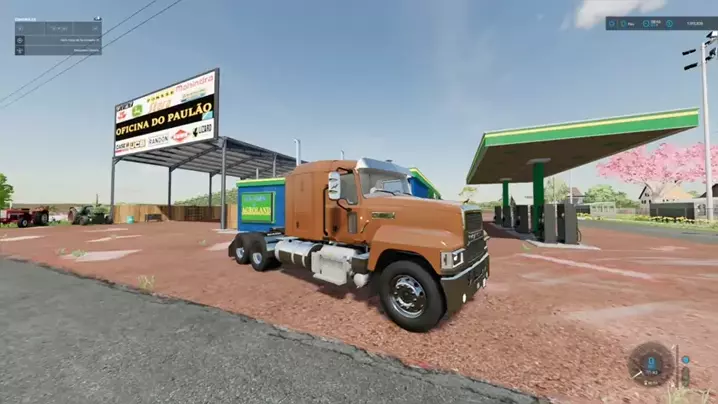718x404 pixels.
Task: Click the truck speedometer gauge
Action: [650, 364]
